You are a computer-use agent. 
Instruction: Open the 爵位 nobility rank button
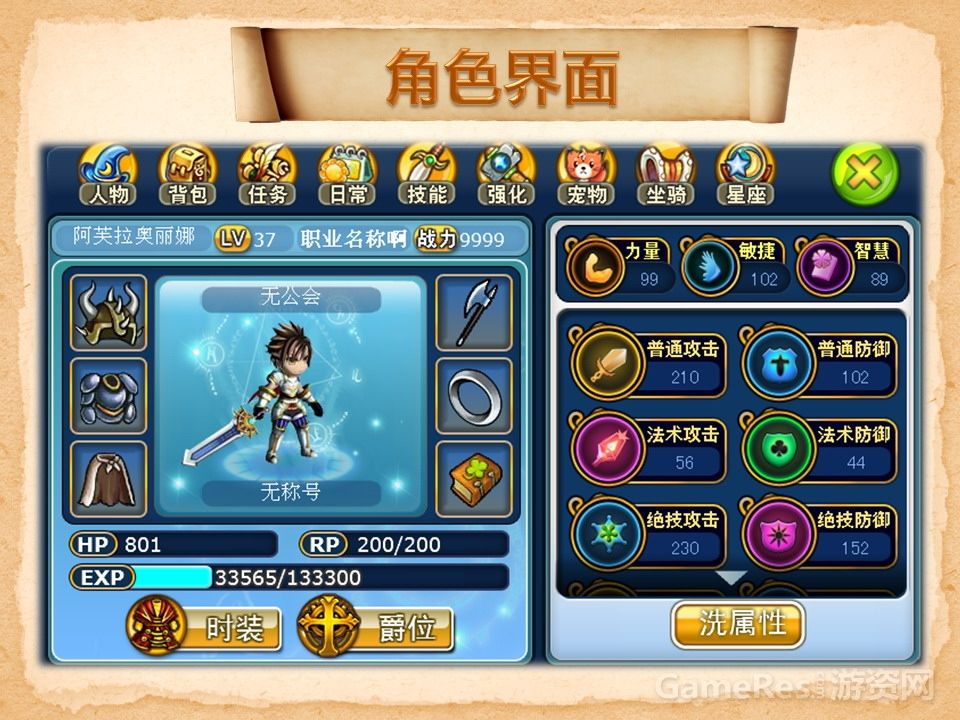pyautogui.click(x=377, y=627)
